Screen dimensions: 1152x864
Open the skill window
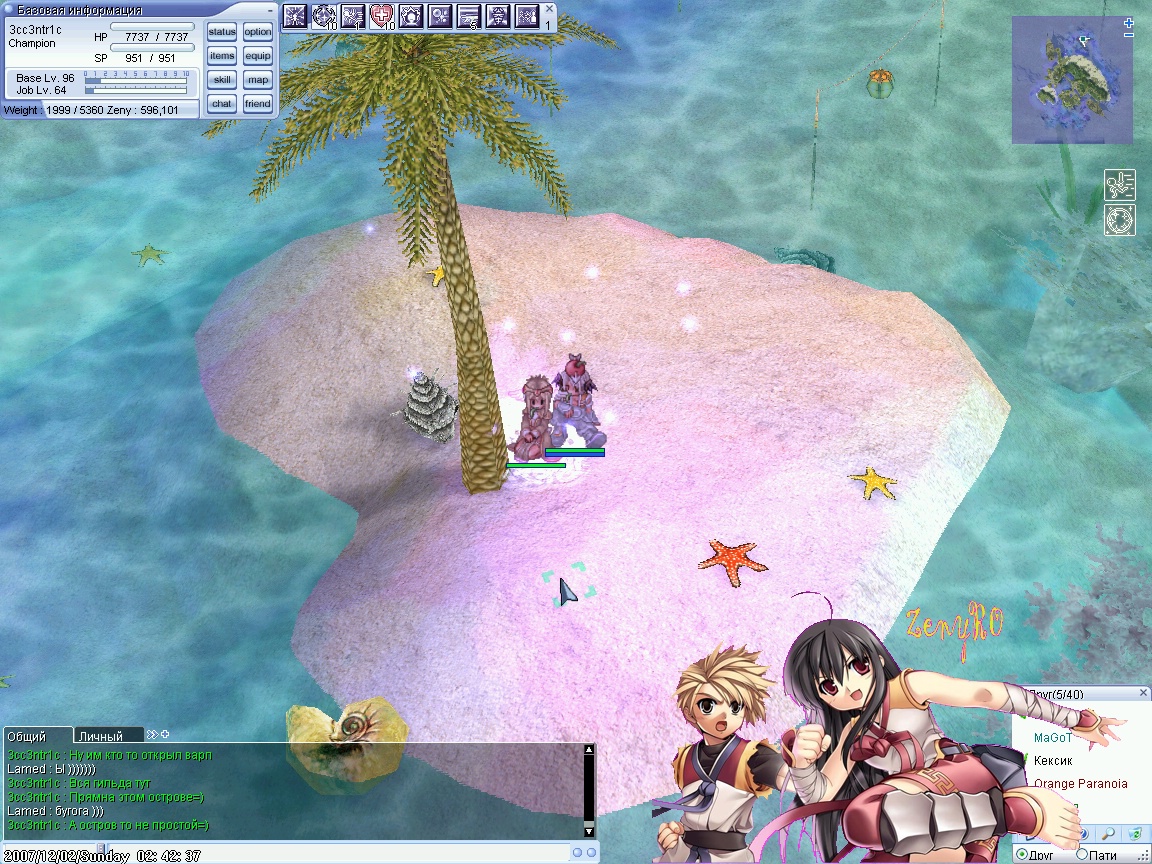(x=222, y=80)
